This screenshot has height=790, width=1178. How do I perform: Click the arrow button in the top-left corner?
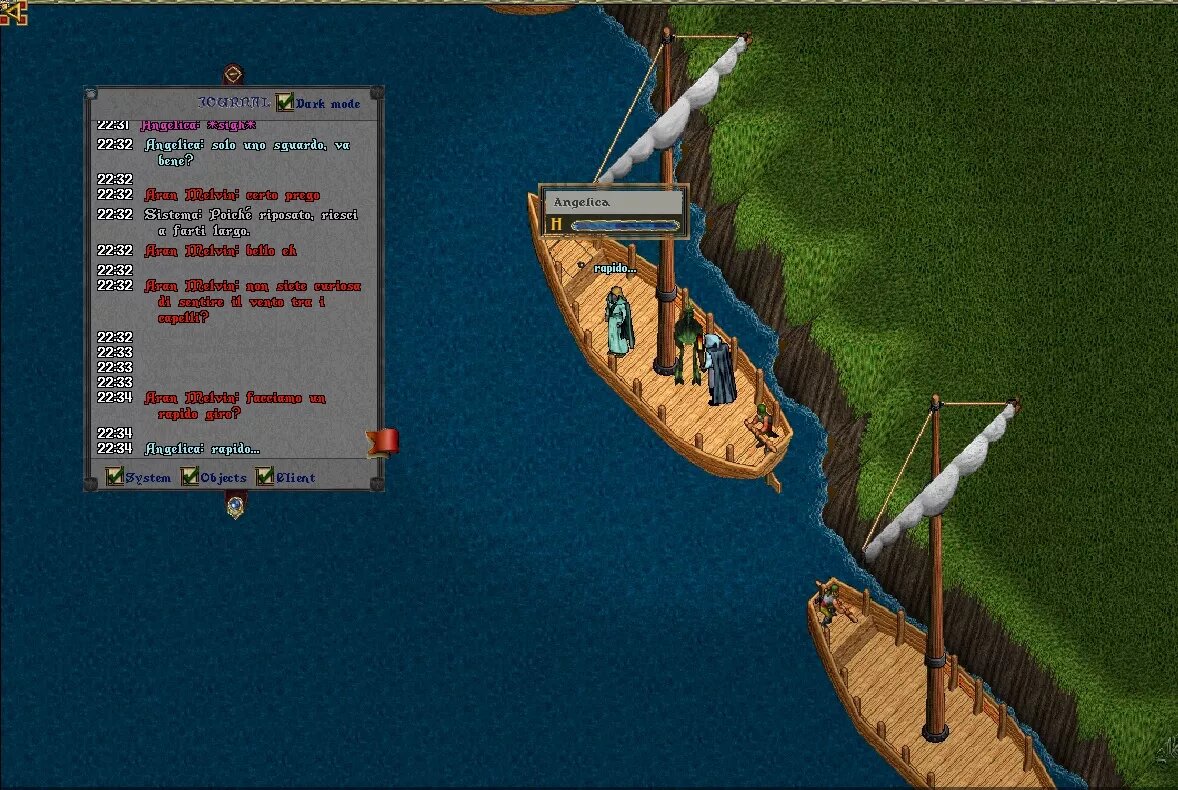pyautogui.click(x=12, y=12)
